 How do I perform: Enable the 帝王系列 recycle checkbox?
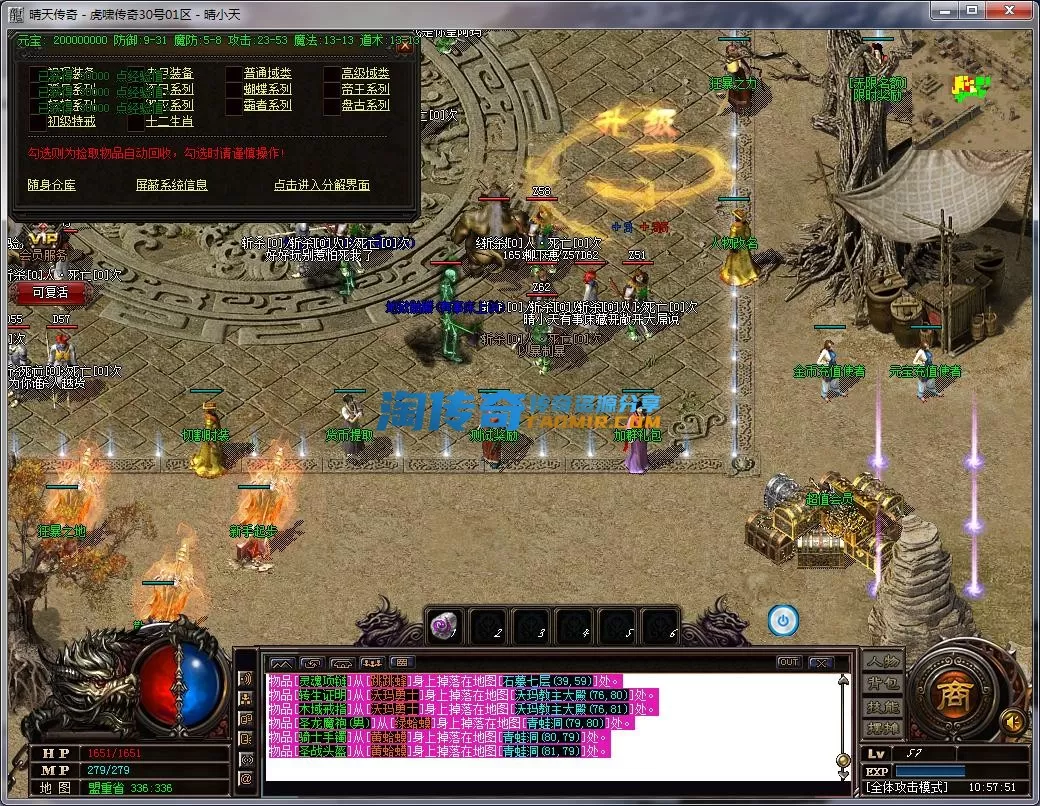point(332,89)
